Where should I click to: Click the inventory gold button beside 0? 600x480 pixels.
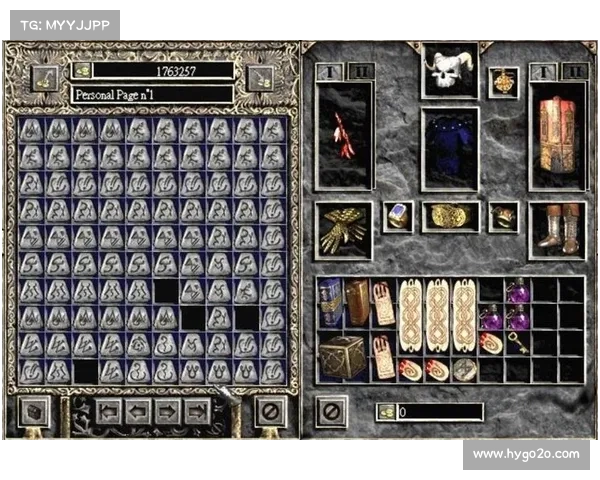tap(386, 411)
